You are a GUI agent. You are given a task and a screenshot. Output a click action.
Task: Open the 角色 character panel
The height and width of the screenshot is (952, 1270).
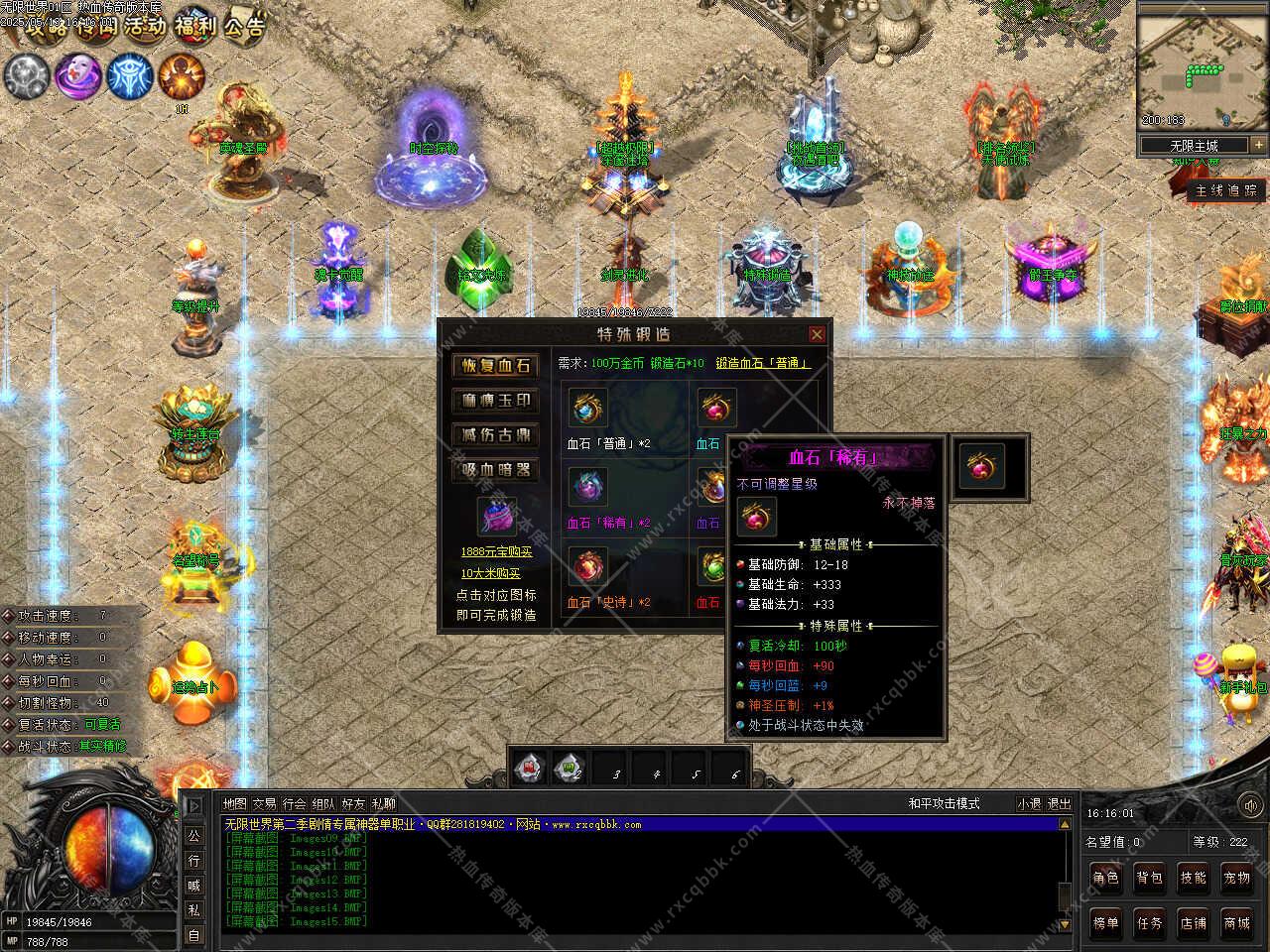pyautogui.click(x=1105, y=878)
